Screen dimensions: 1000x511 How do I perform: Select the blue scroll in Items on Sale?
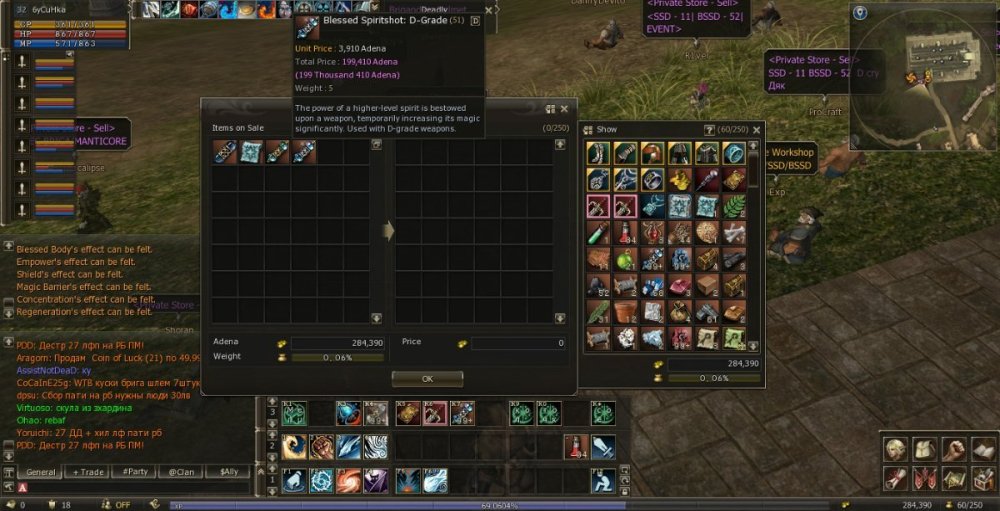251,152
